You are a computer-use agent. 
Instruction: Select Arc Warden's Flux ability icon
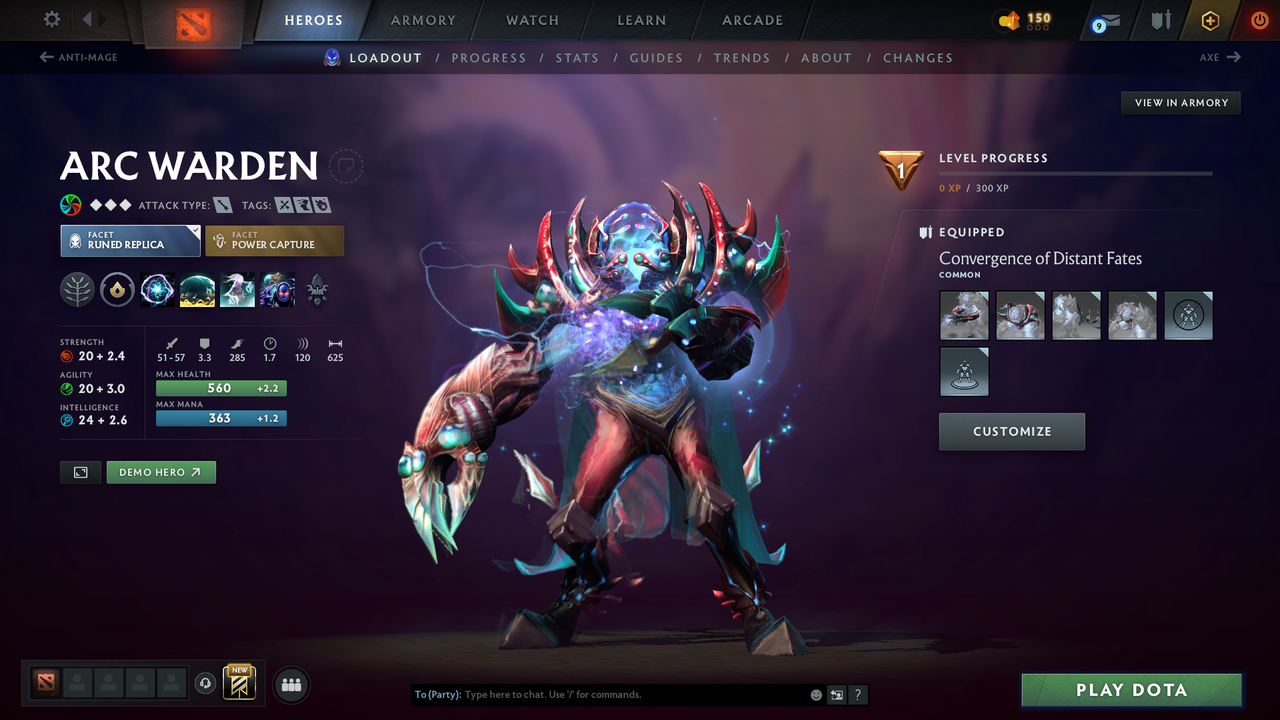click(157, 290)
